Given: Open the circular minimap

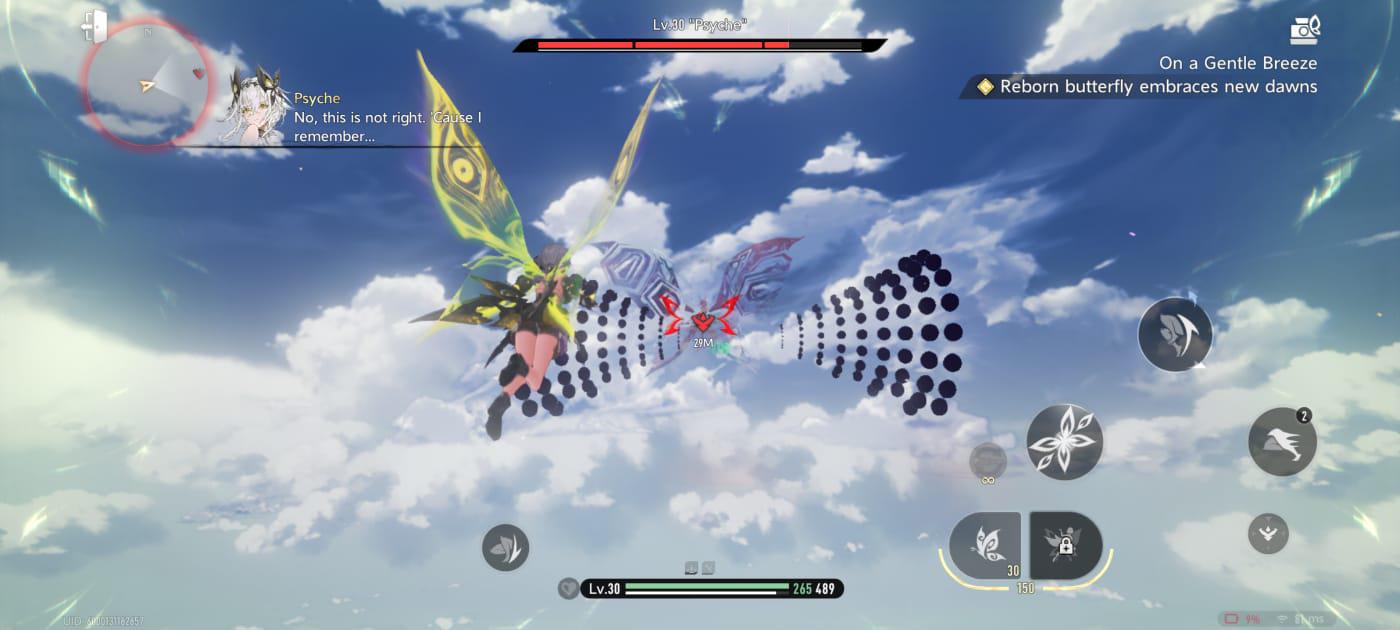Looking at the screenshot, I should (146, 83).
